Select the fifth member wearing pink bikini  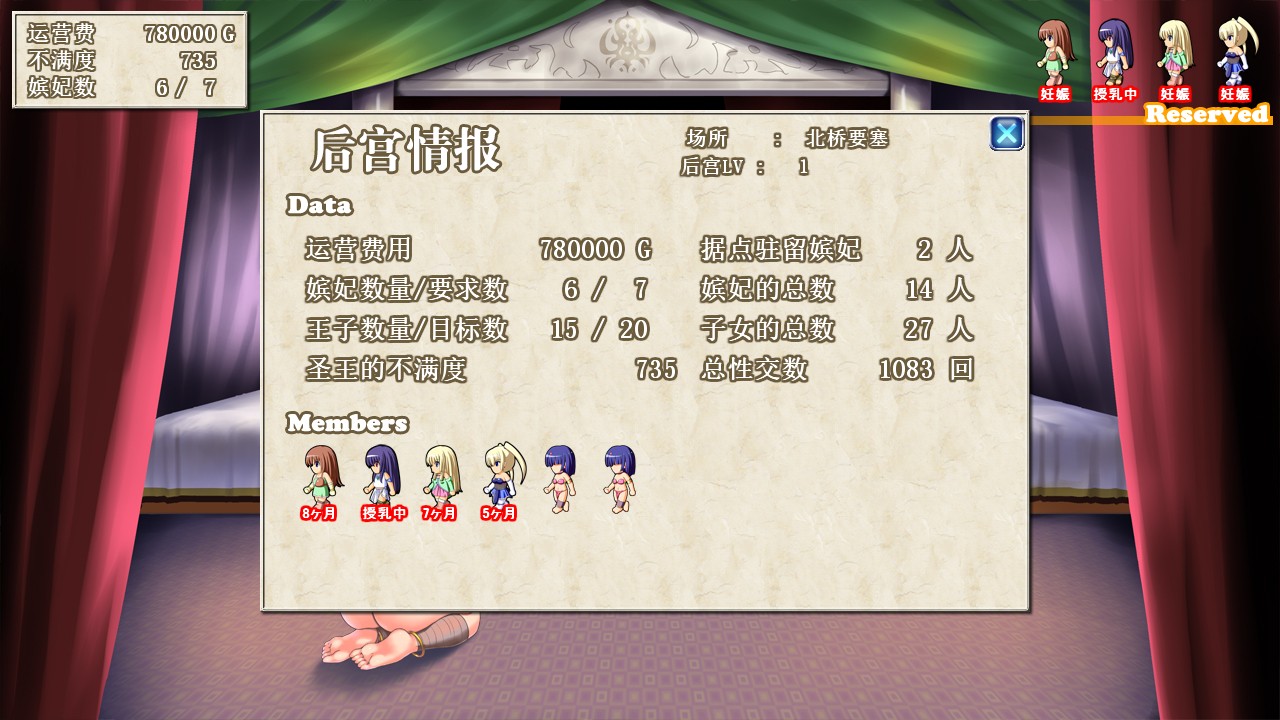tap(558, 480)
